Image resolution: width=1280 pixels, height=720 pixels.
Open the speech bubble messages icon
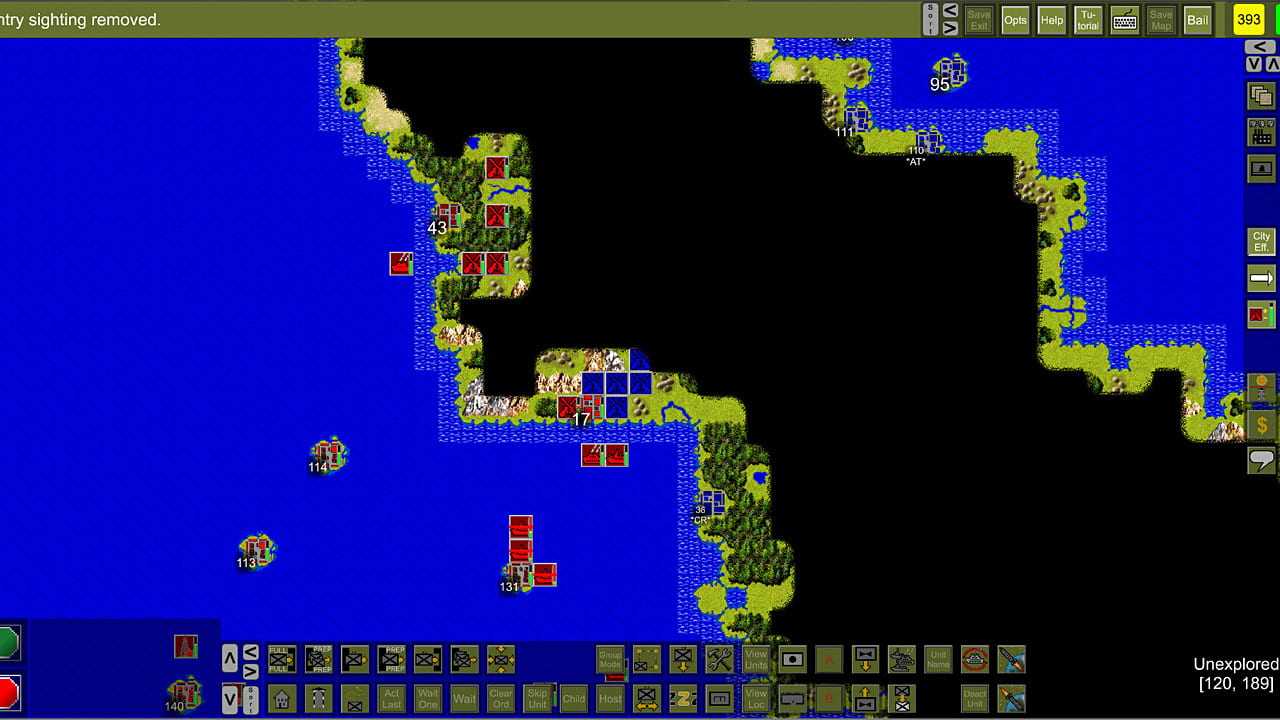point(1261,460)
